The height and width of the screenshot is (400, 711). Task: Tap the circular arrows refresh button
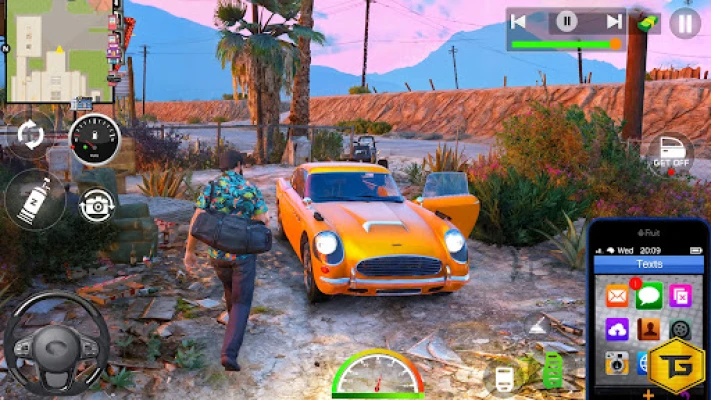click(x=32, y=135)
